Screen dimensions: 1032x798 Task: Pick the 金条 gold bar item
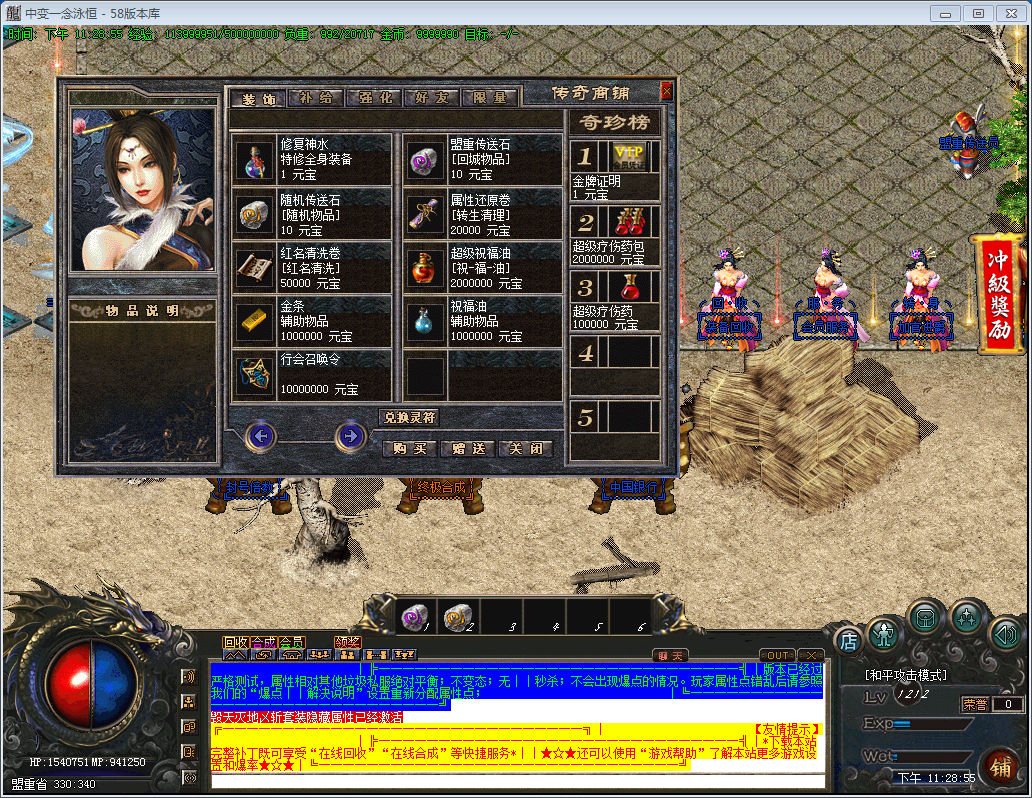point(312,321)
